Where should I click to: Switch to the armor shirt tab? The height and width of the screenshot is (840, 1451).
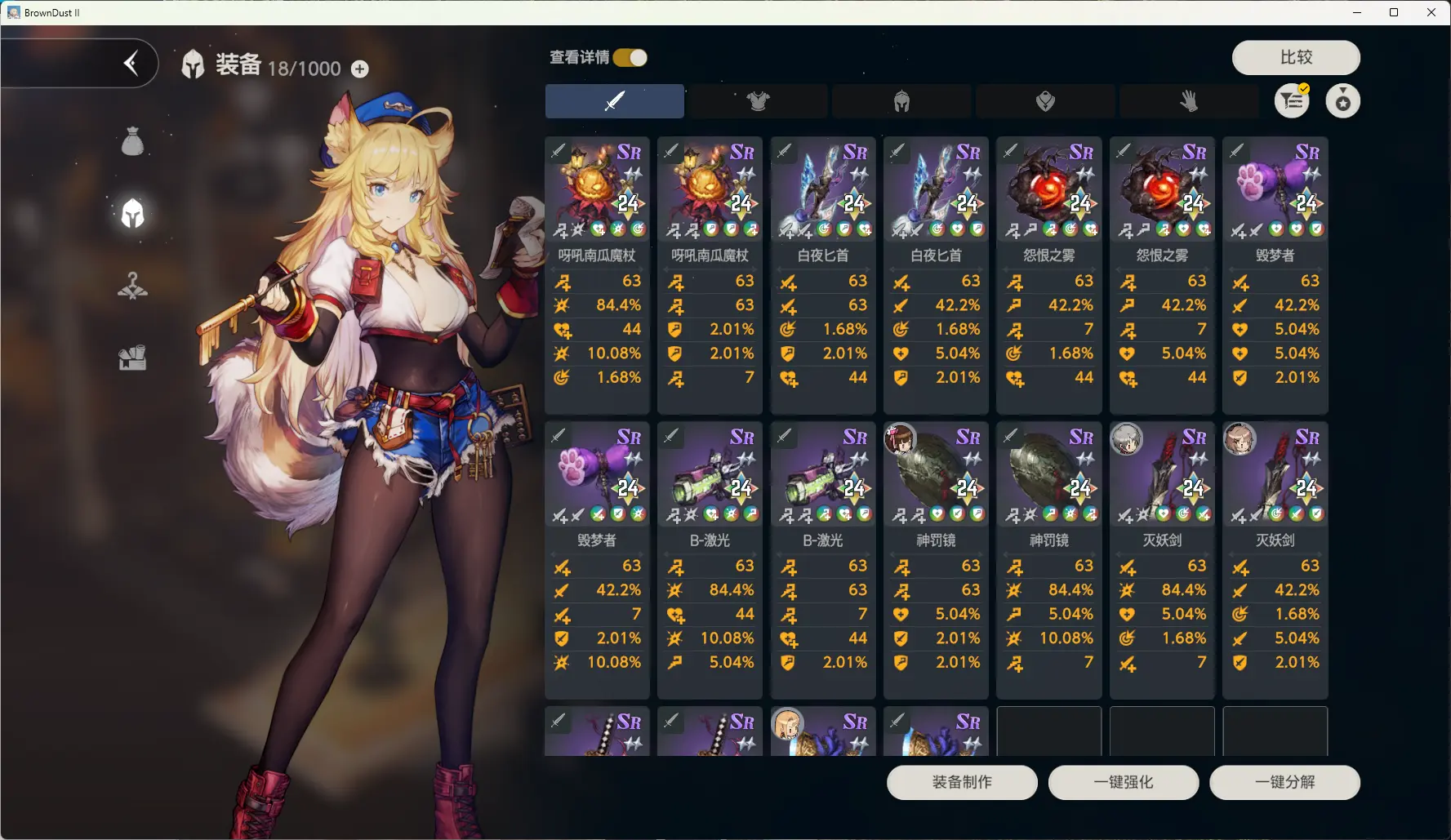pos(758,101)
